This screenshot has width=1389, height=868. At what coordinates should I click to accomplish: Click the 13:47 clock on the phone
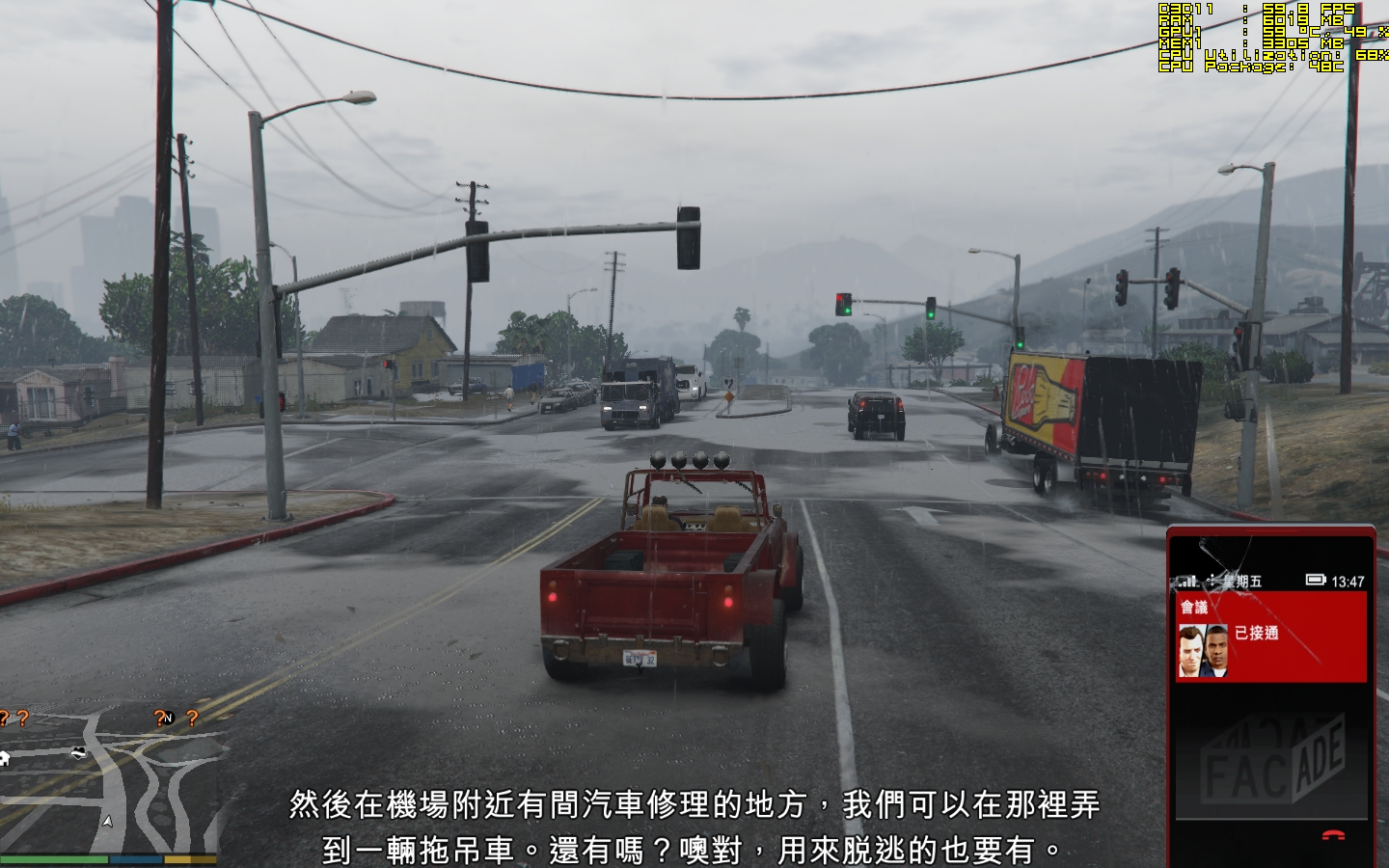click(1348, 581)
